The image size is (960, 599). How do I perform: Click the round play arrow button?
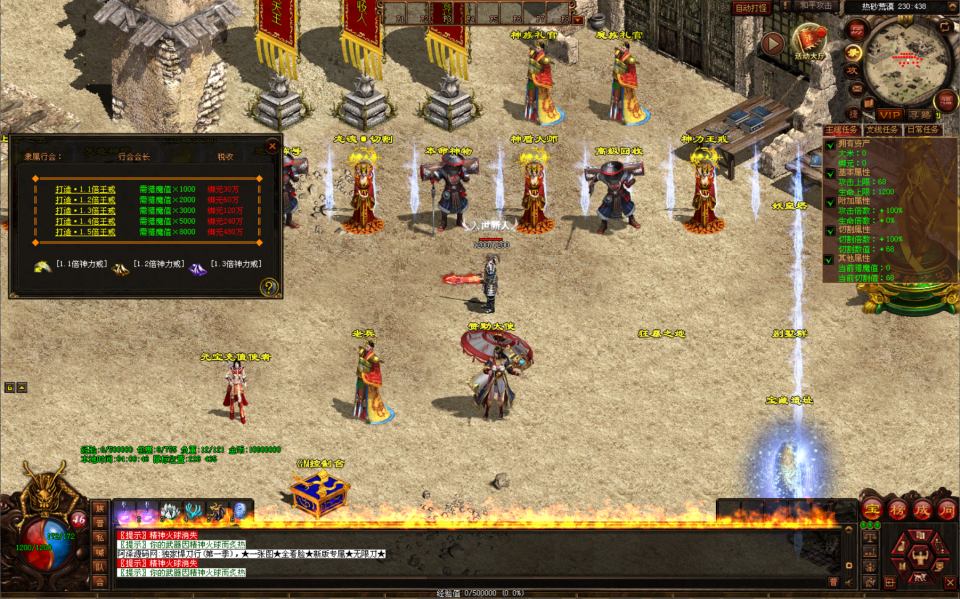click(771, 44)
